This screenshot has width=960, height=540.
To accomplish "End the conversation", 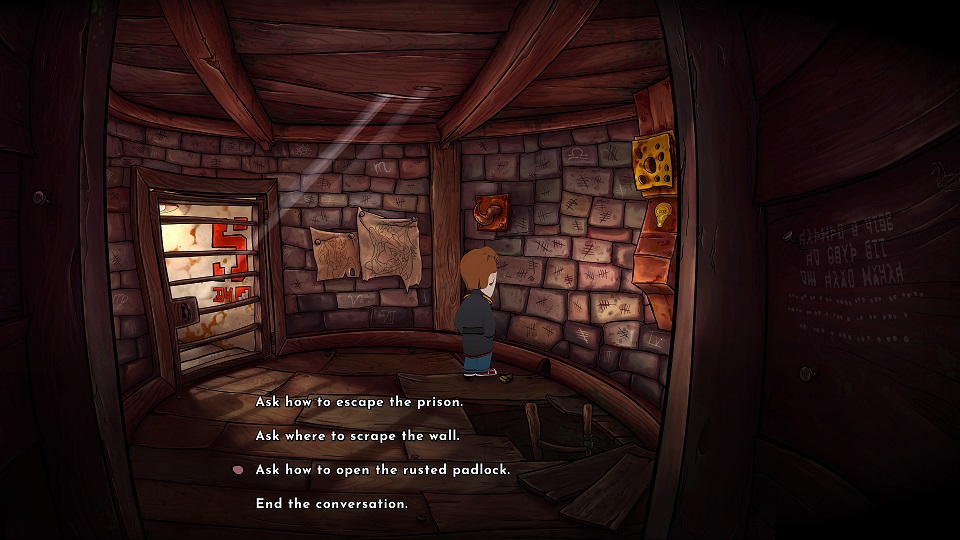I will [331, 504].
